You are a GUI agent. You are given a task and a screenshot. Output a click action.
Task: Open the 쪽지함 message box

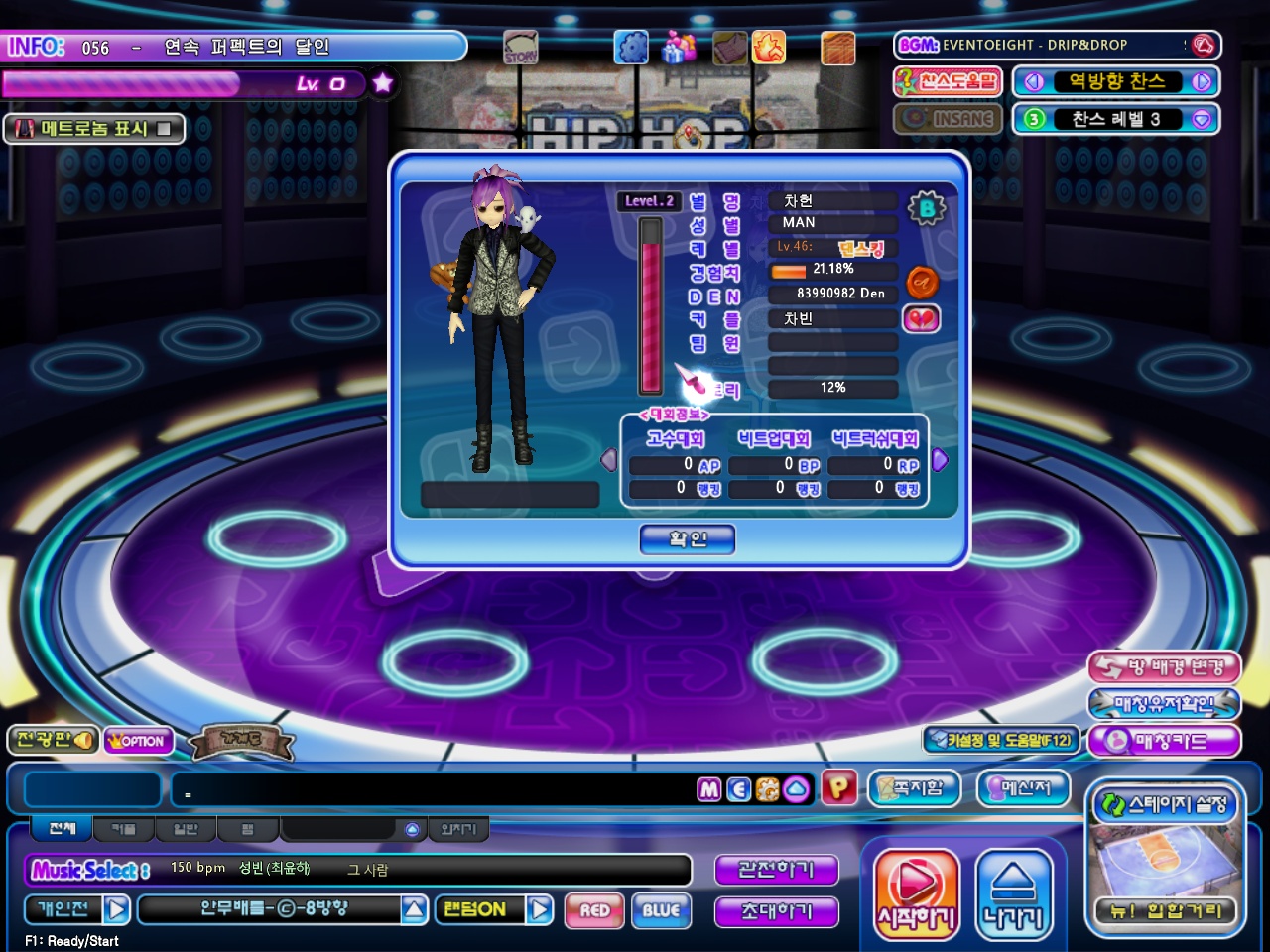(915, 788)
